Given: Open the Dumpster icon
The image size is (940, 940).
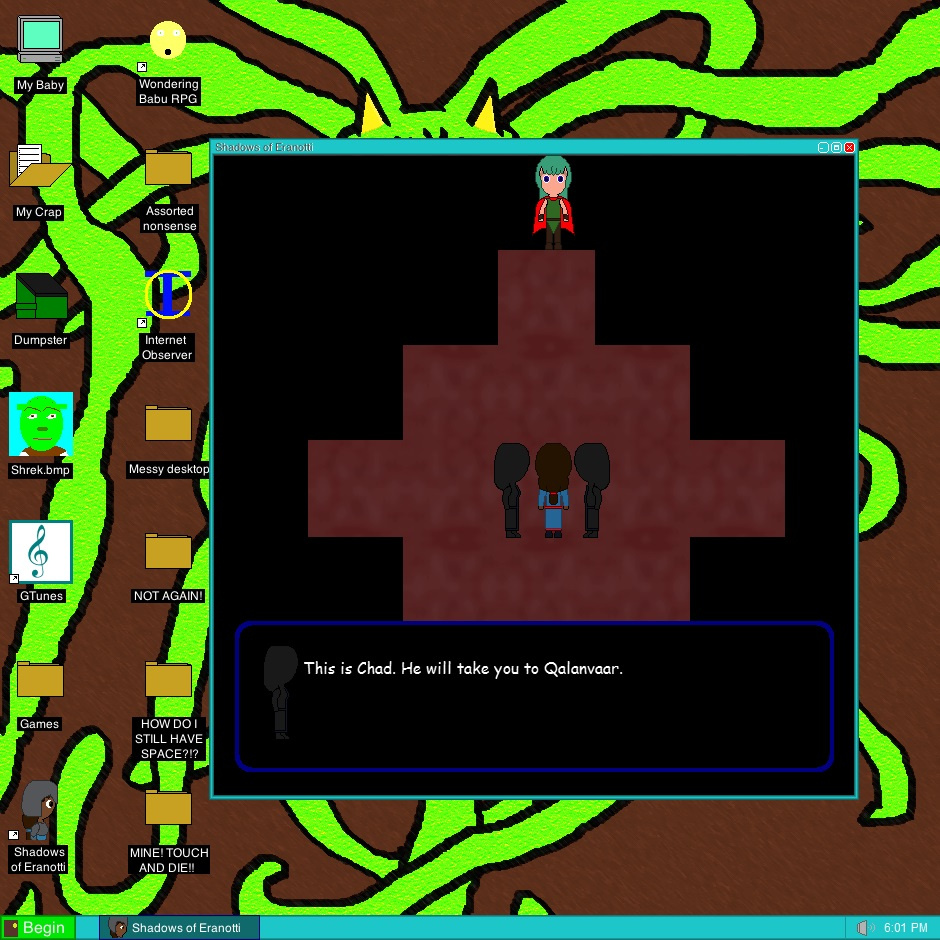Looking at the screenshot, I should click(41, 296).
